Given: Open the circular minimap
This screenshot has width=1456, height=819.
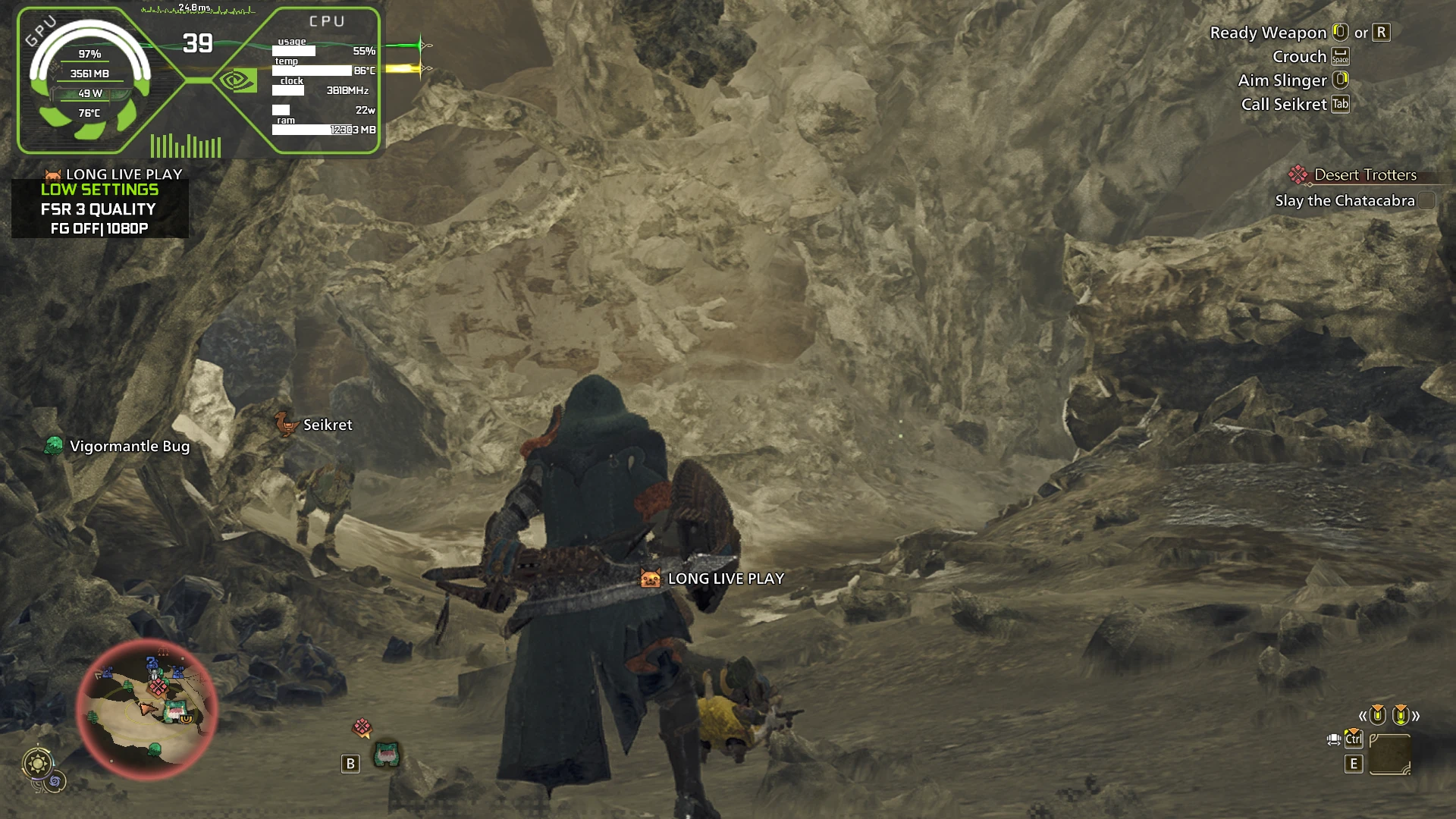Looking at the screenshot, I should coord(146,710).
